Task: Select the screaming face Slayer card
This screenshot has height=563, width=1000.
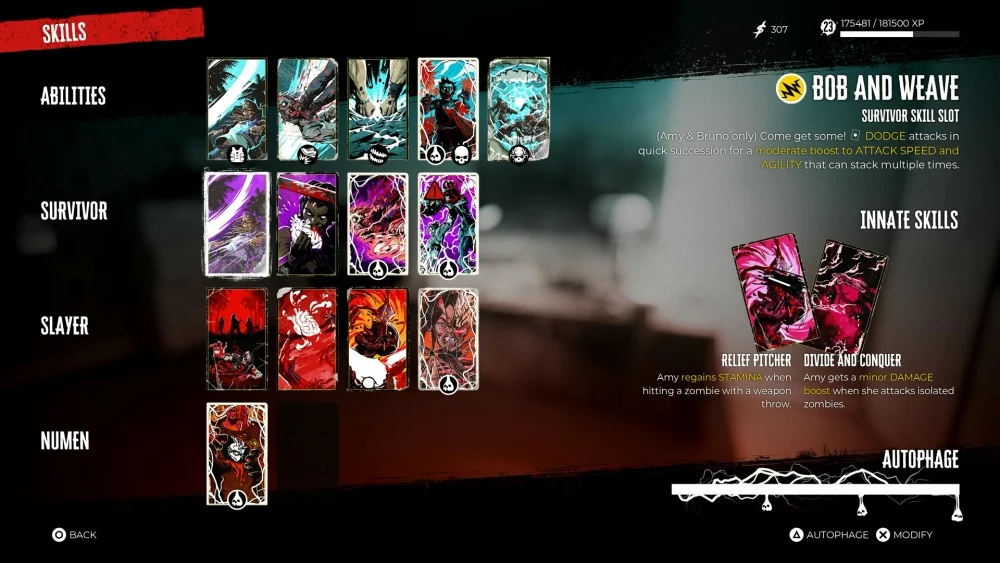Action: 447,339
